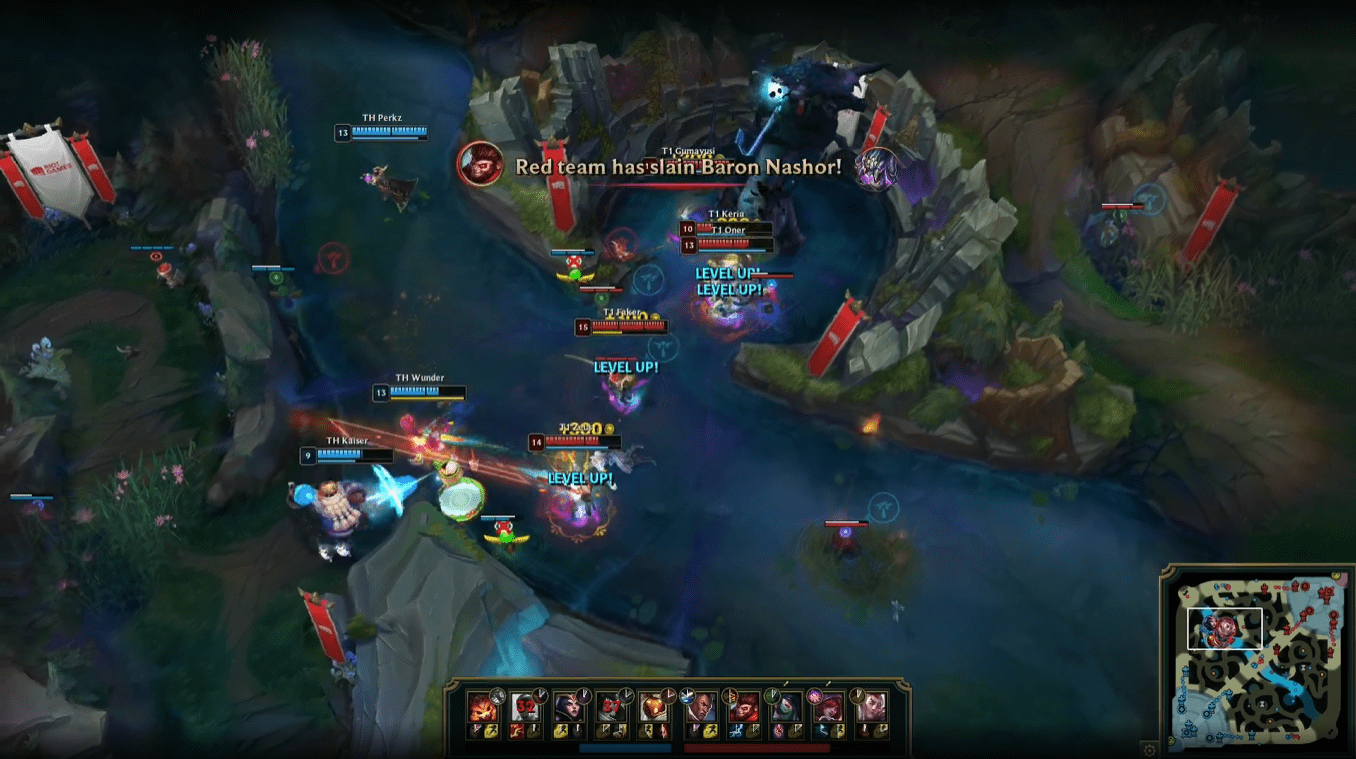Image resolution: width=1356 pixels, height=759 pixels.
Task: Select the Lucian champion portrait
Action: 703,707
